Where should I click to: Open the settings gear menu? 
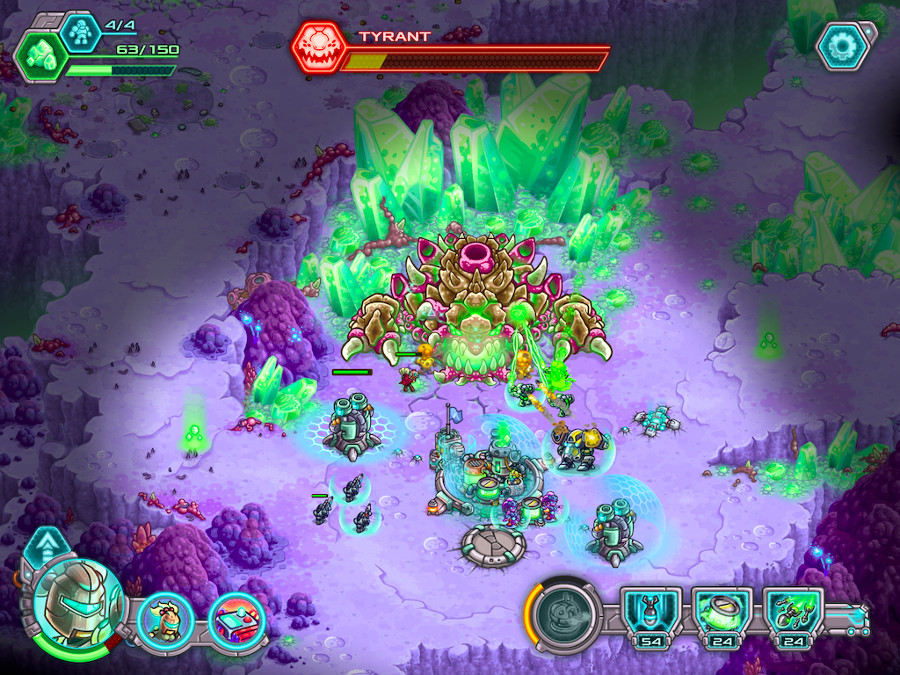pos(842,46)
